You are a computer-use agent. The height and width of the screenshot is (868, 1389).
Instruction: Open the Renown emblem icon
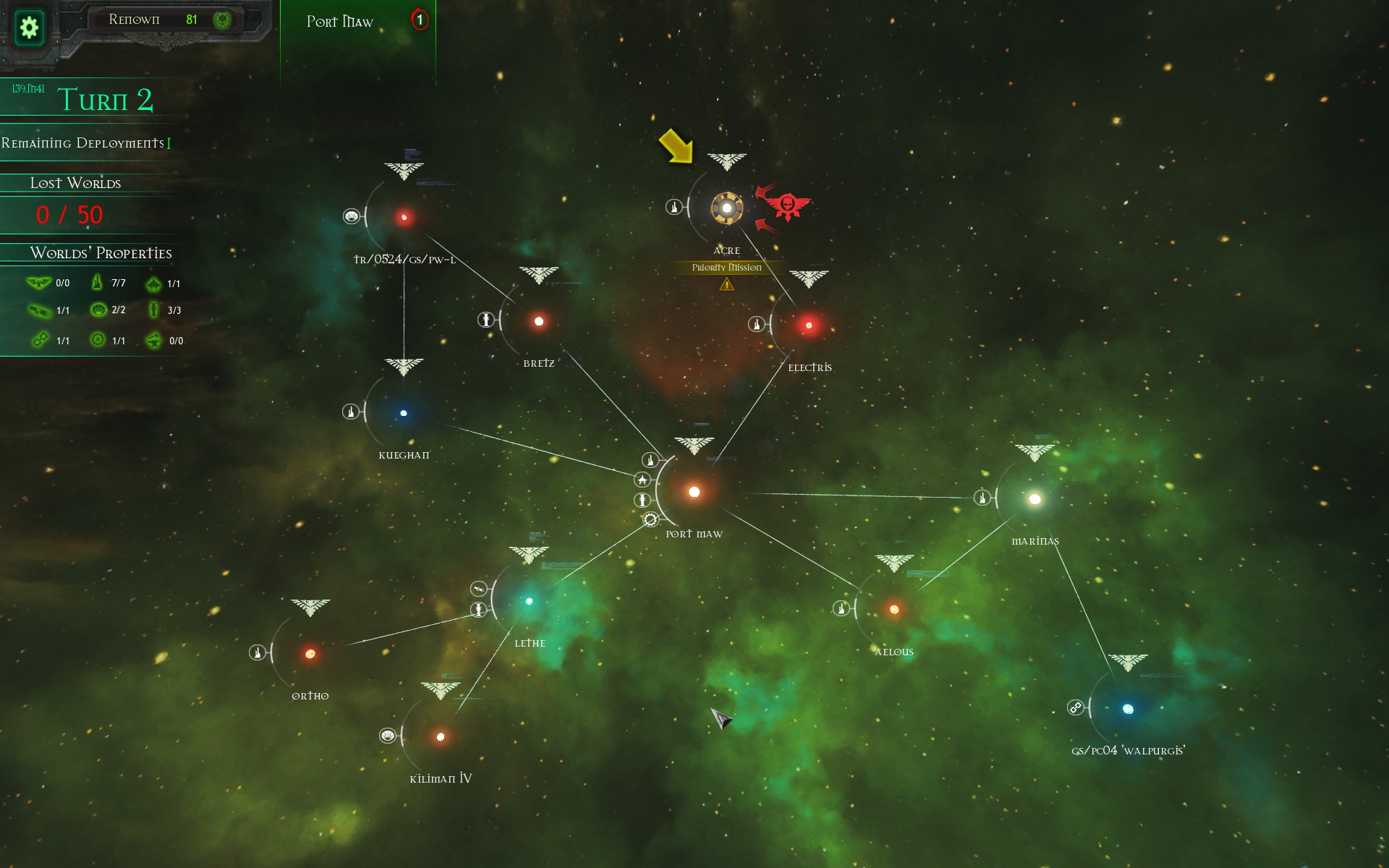coord(222,20)
